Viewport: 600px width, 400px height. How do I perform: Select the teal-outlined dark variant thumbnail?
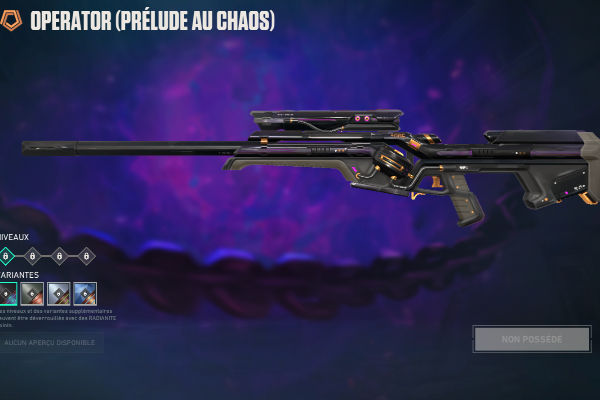pyautogui.click(x=6, y=293)
